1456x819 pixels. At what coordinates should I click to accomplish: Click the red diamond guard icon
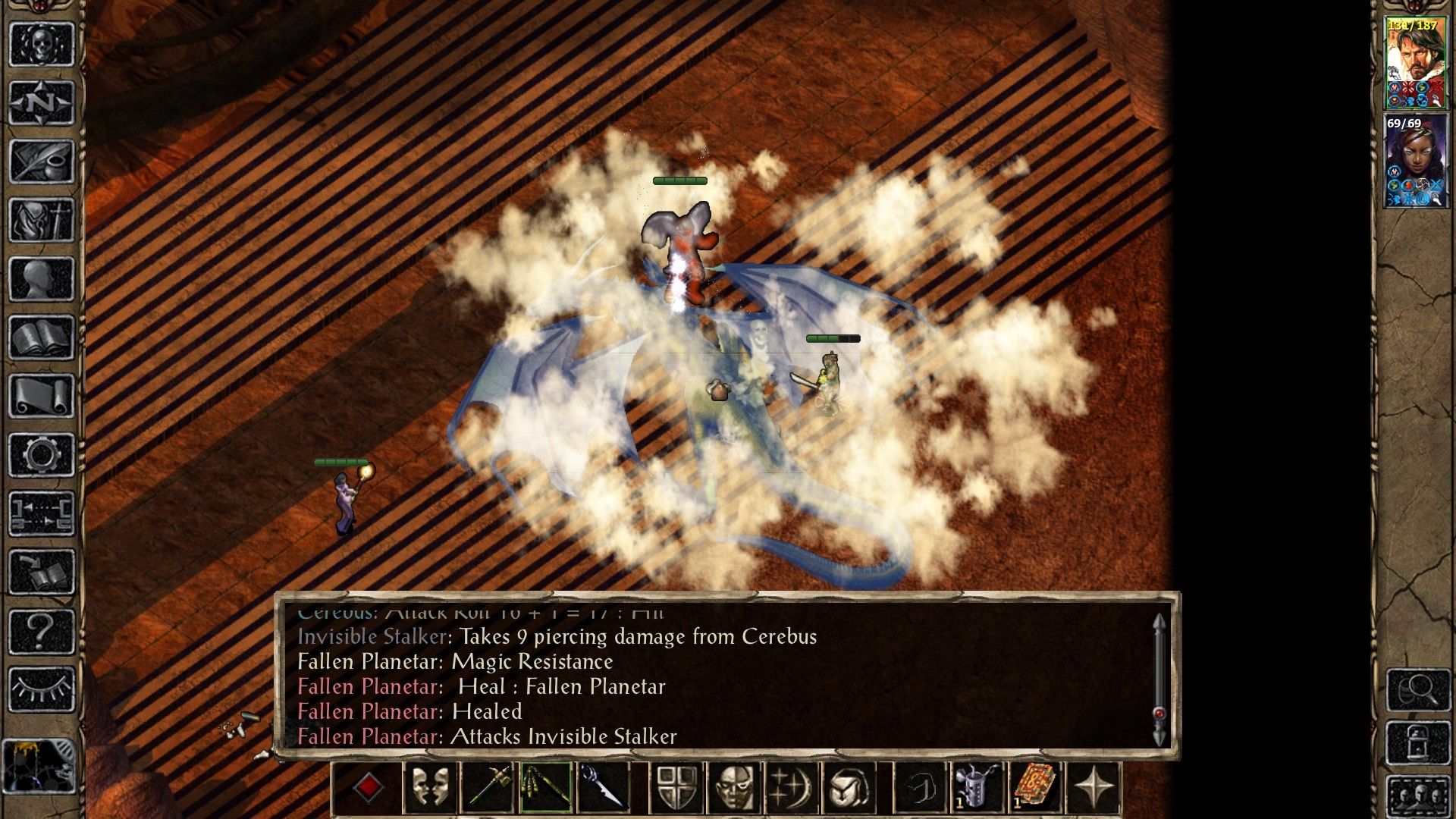coord(369,786)
